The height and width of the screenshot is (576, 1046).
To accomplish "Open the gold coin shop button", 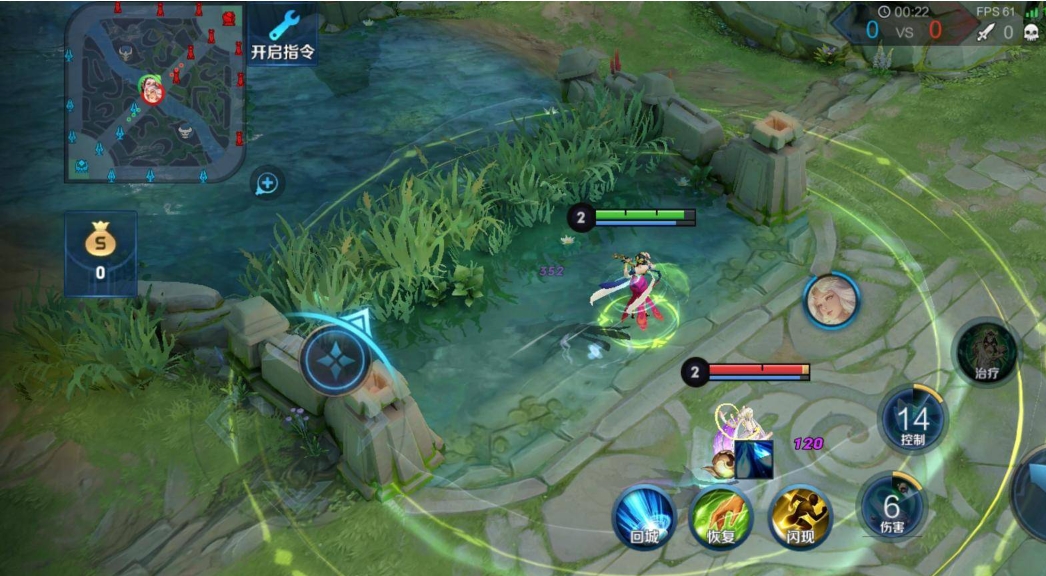I will [100, 253].
